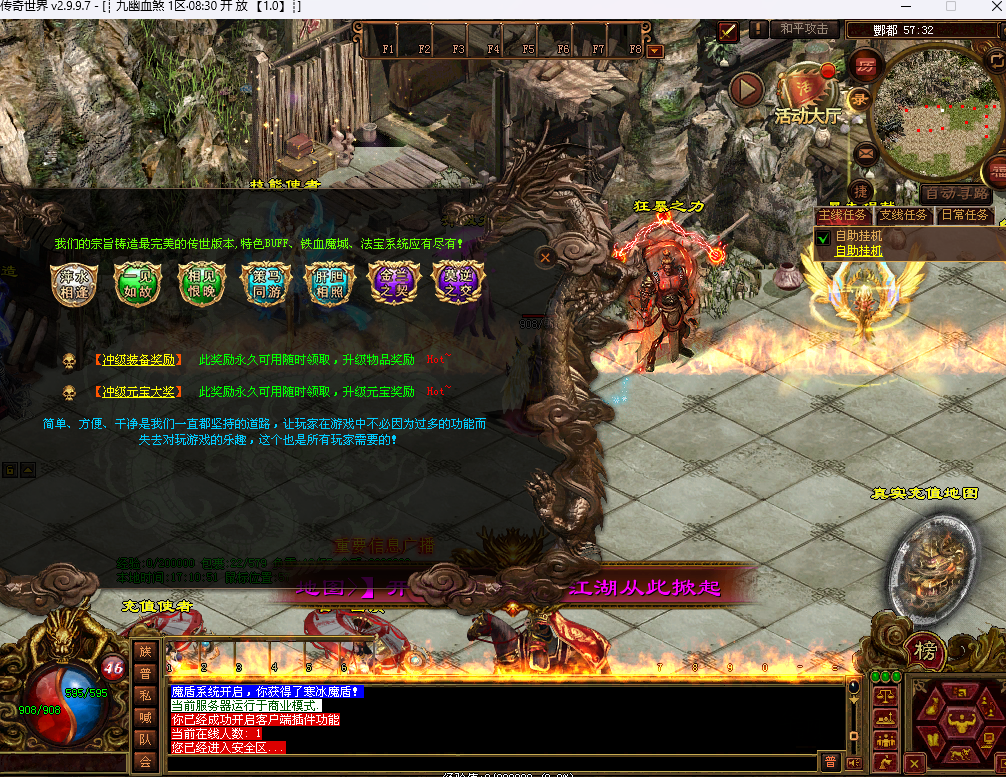Switch to the 主线任务 tab
The width and height of the screenshot is (1006, 777).
tap(842, 215)
